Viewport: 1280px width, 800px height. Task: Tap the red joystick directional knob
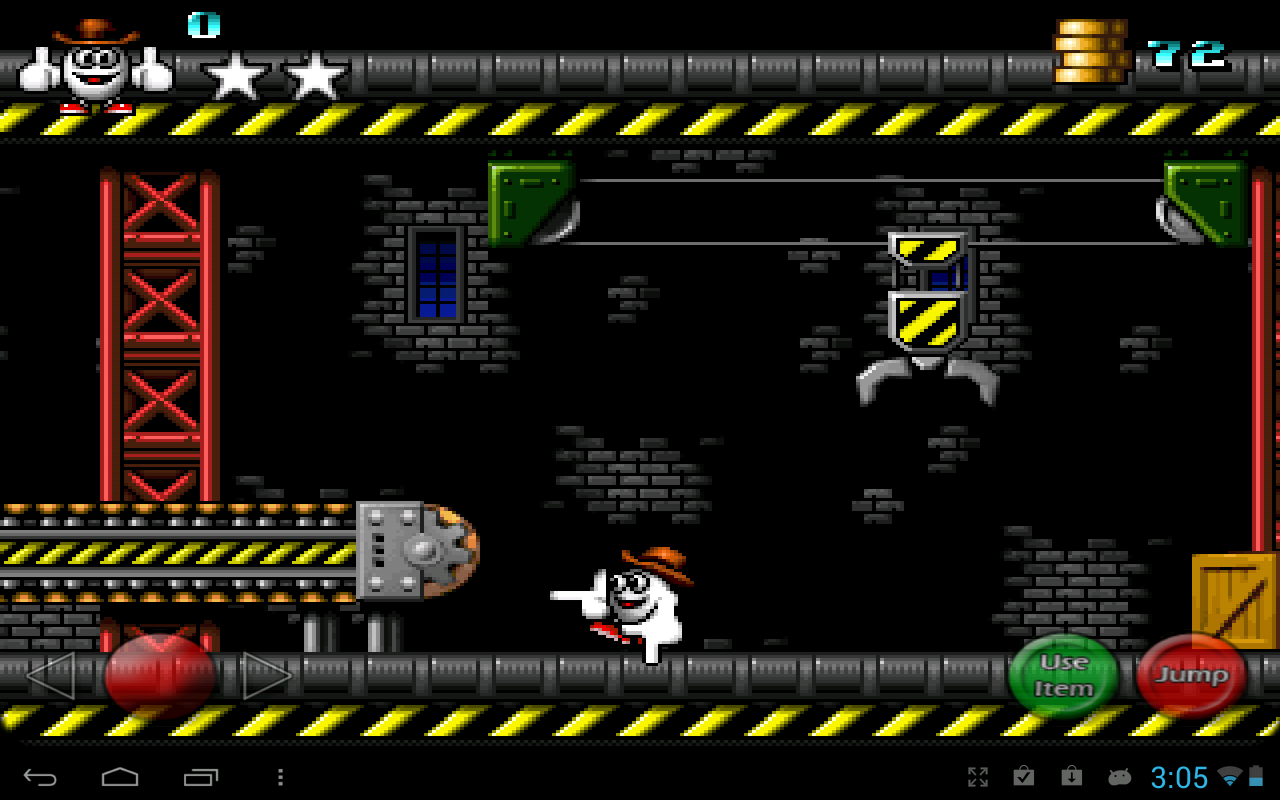tap(160, 672)
